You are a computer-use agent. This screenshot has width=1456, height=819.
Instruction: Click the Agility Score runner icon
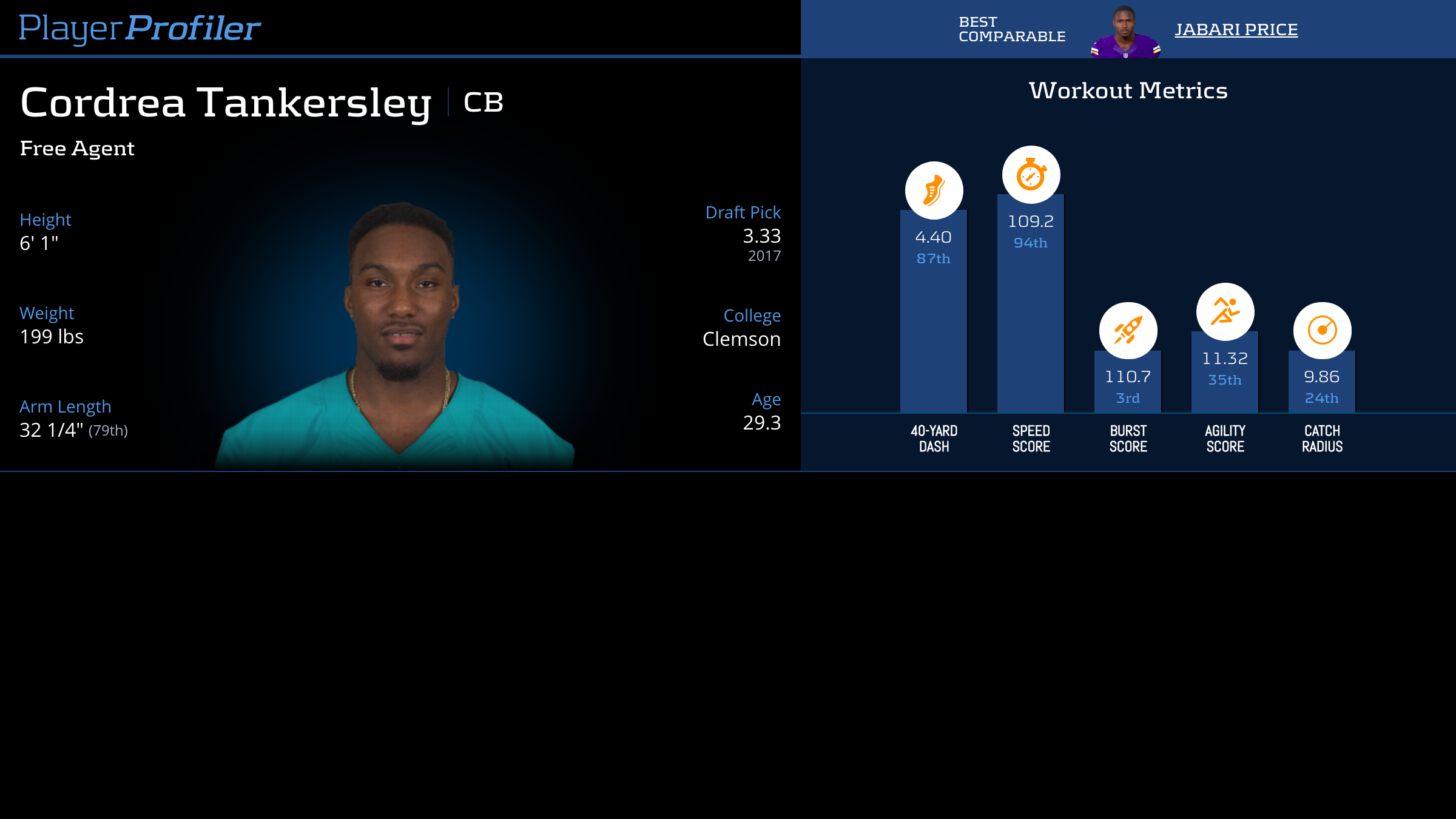1225,312
